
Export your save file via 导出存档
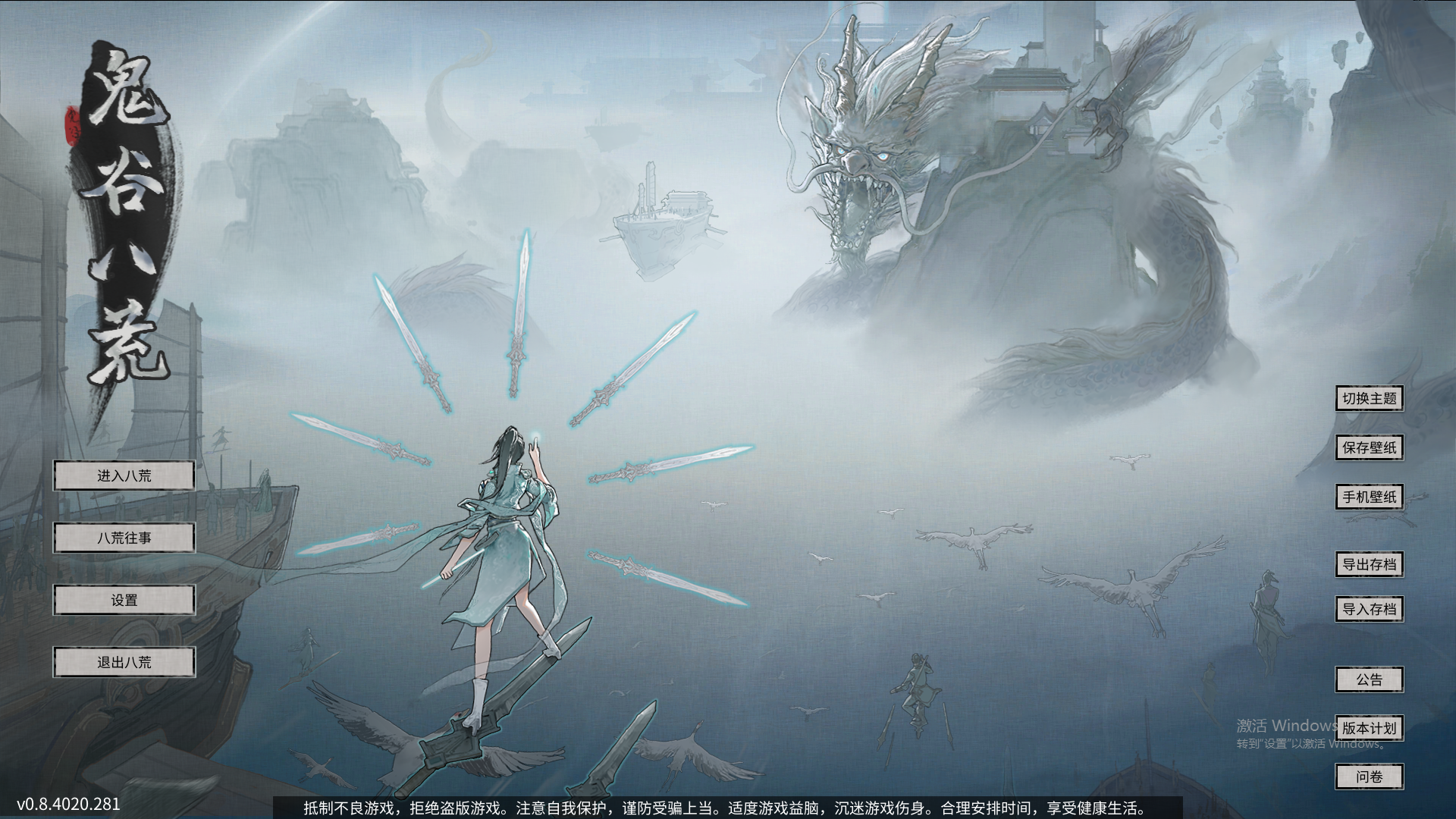[1370, 565]
